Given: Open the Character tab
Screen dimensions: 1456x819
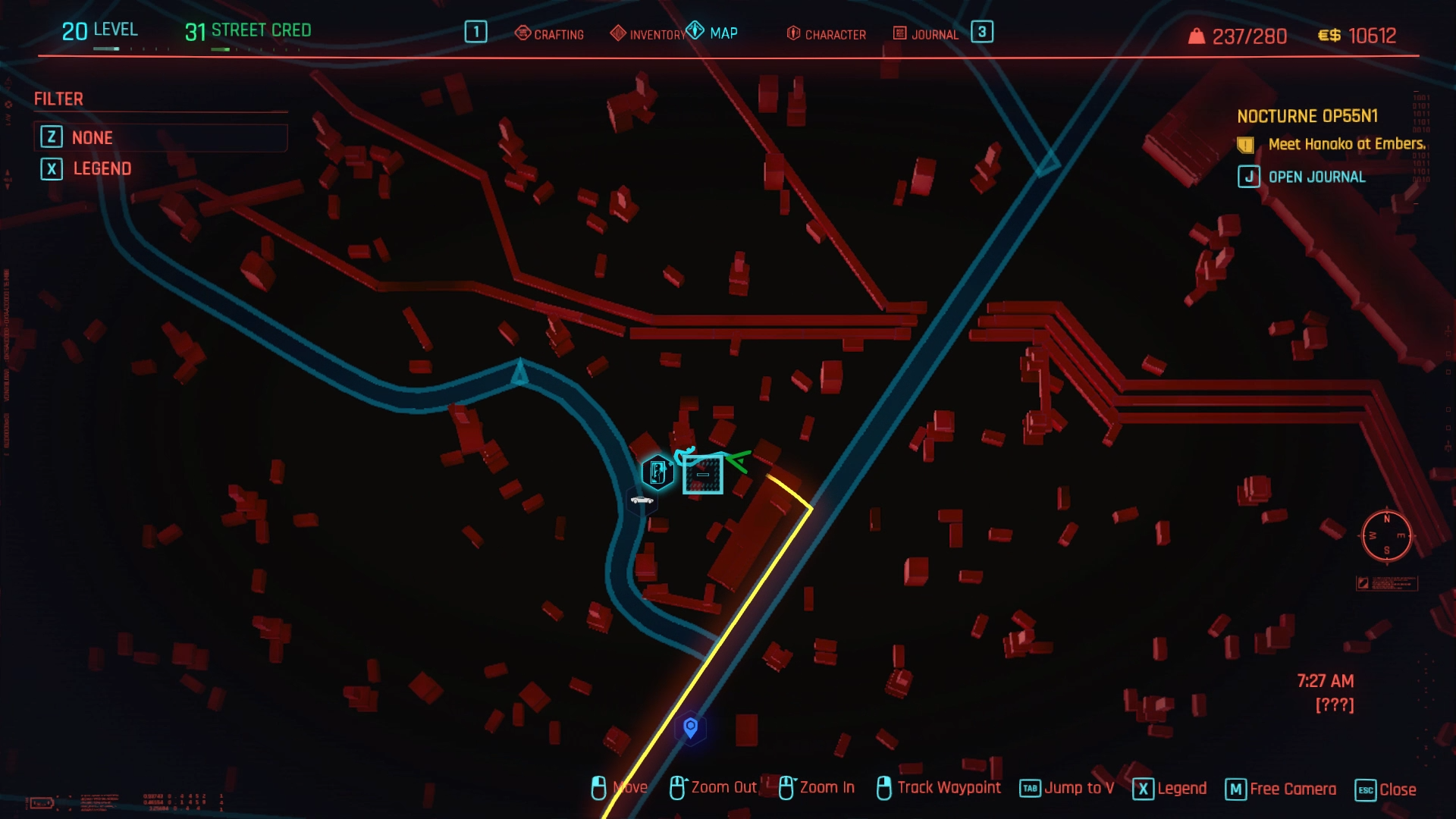Looking at the screenshot, I should 827,34.
